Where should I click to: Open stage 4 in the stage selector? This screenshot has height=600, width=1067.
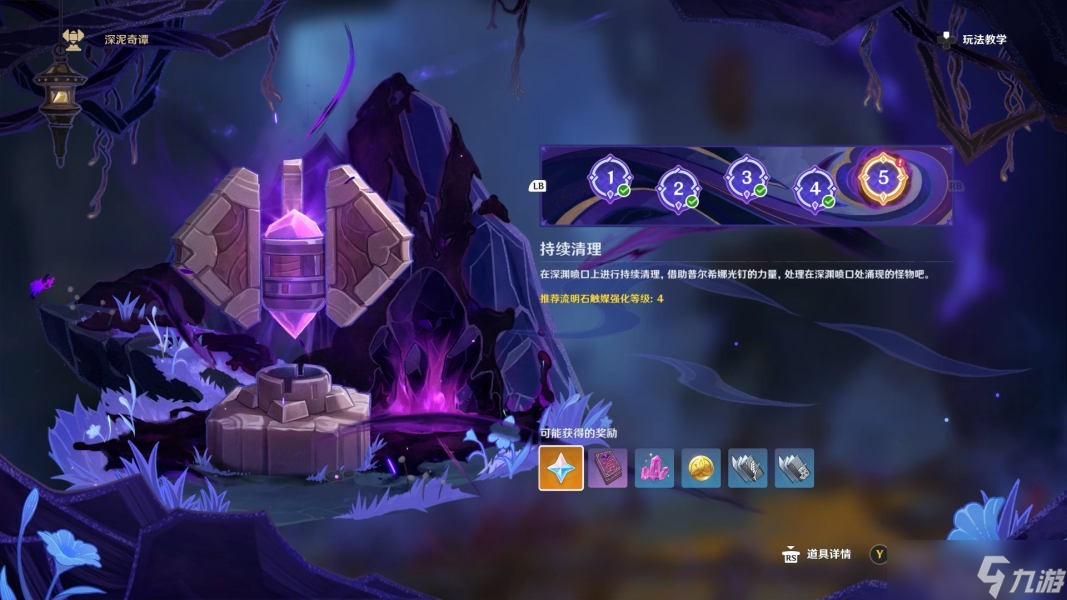pyautogui.click(x=814, y=187)
